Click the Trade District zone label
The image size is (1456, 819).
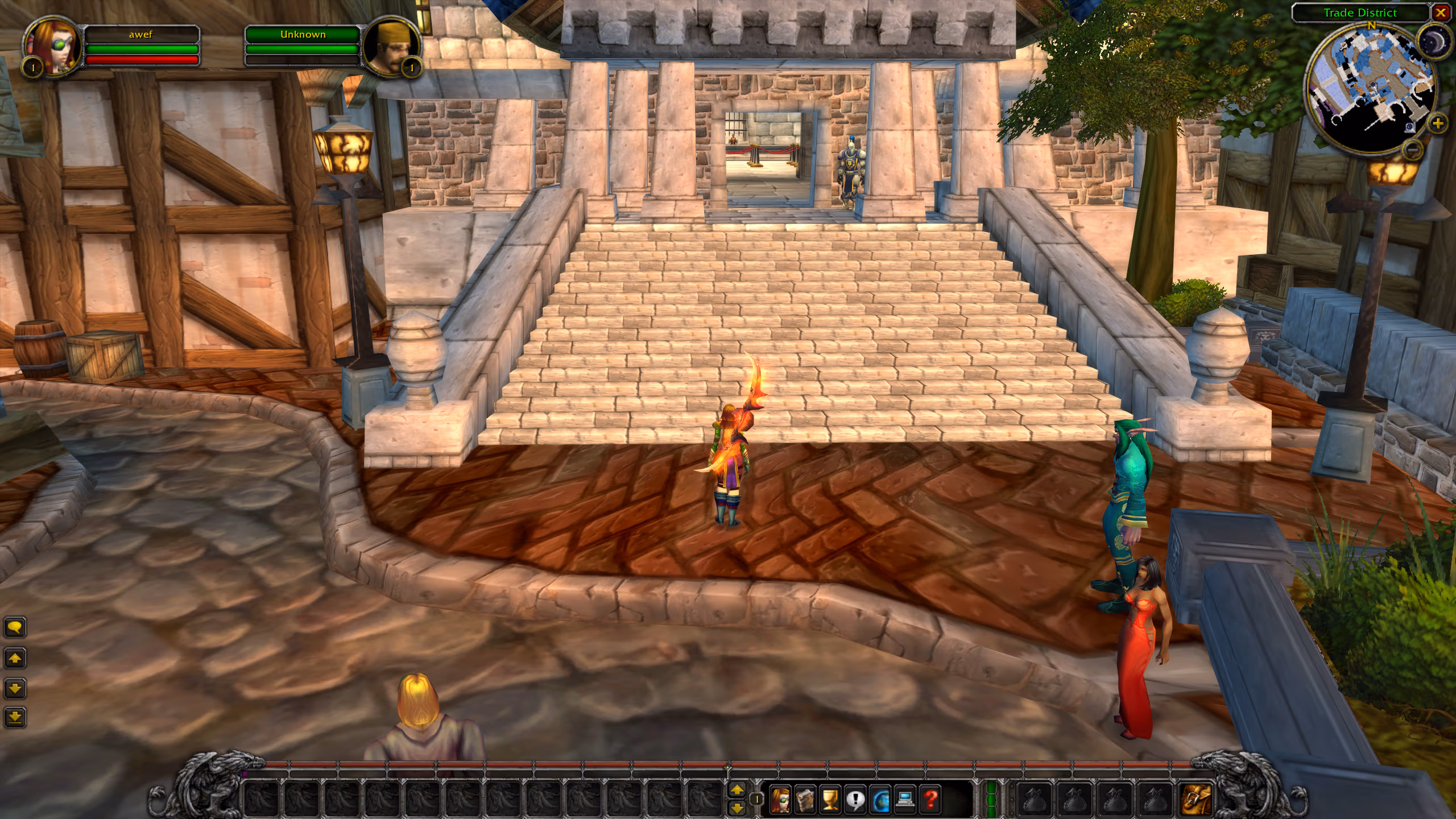pyautogui.click(x=1359, y=13)
